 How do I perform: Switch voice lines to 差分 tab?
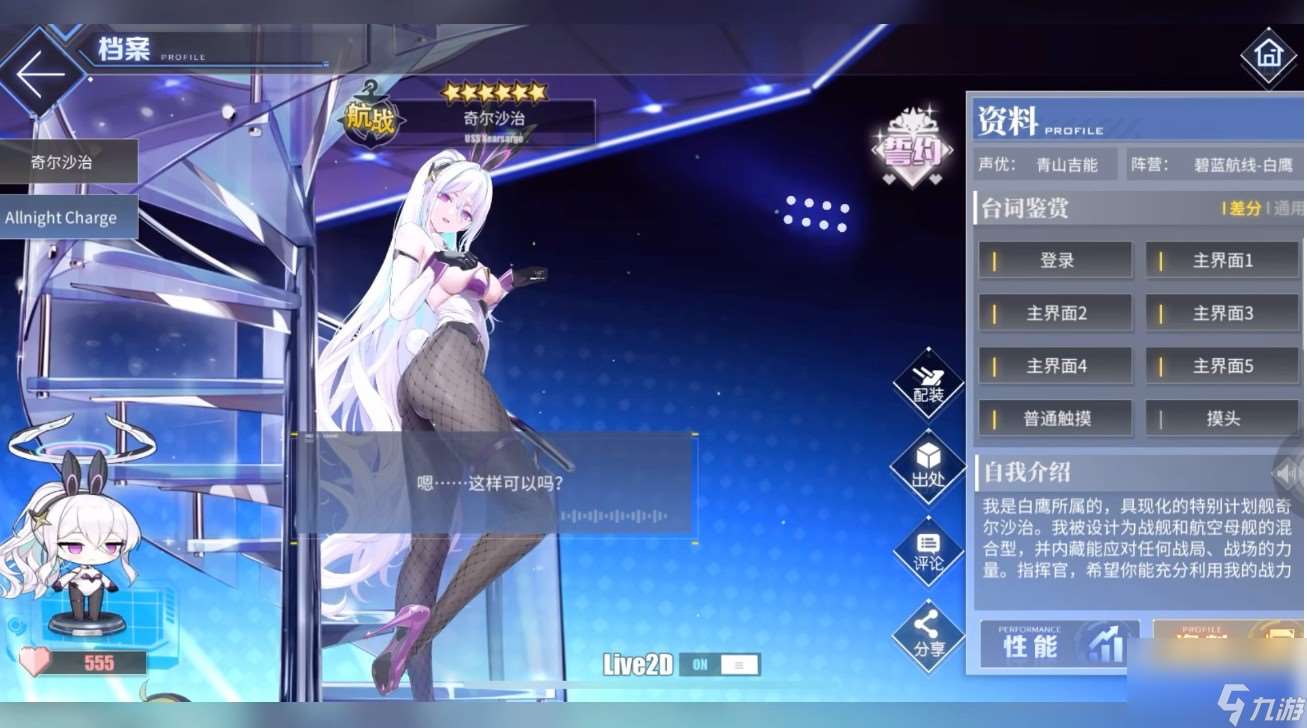tap(1243, 209)
